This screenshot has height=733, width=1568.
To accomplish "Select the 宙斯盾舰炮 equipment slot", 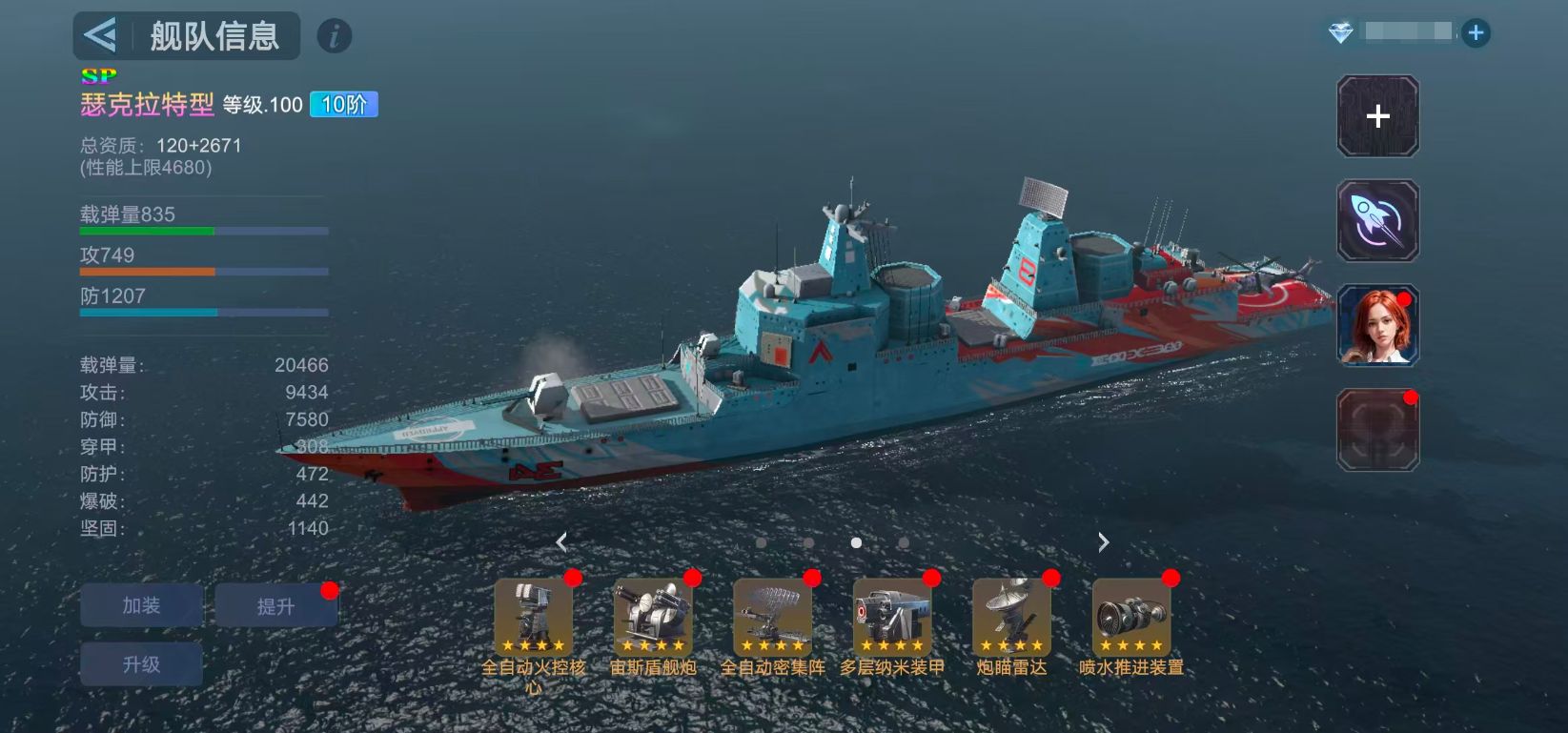I will click(653, 617).
